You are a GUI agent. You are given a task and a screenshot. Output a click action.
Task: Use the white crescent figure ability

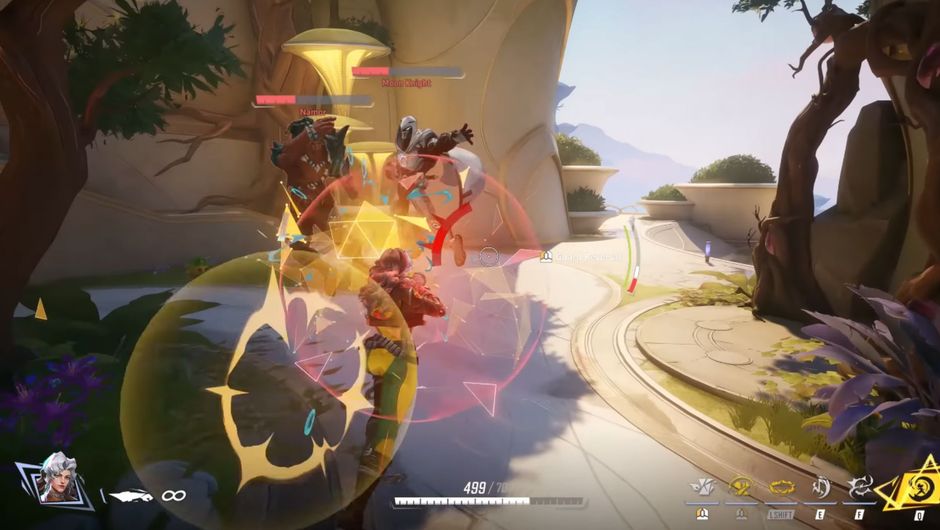pyautogui.click(x=820, y=487)
